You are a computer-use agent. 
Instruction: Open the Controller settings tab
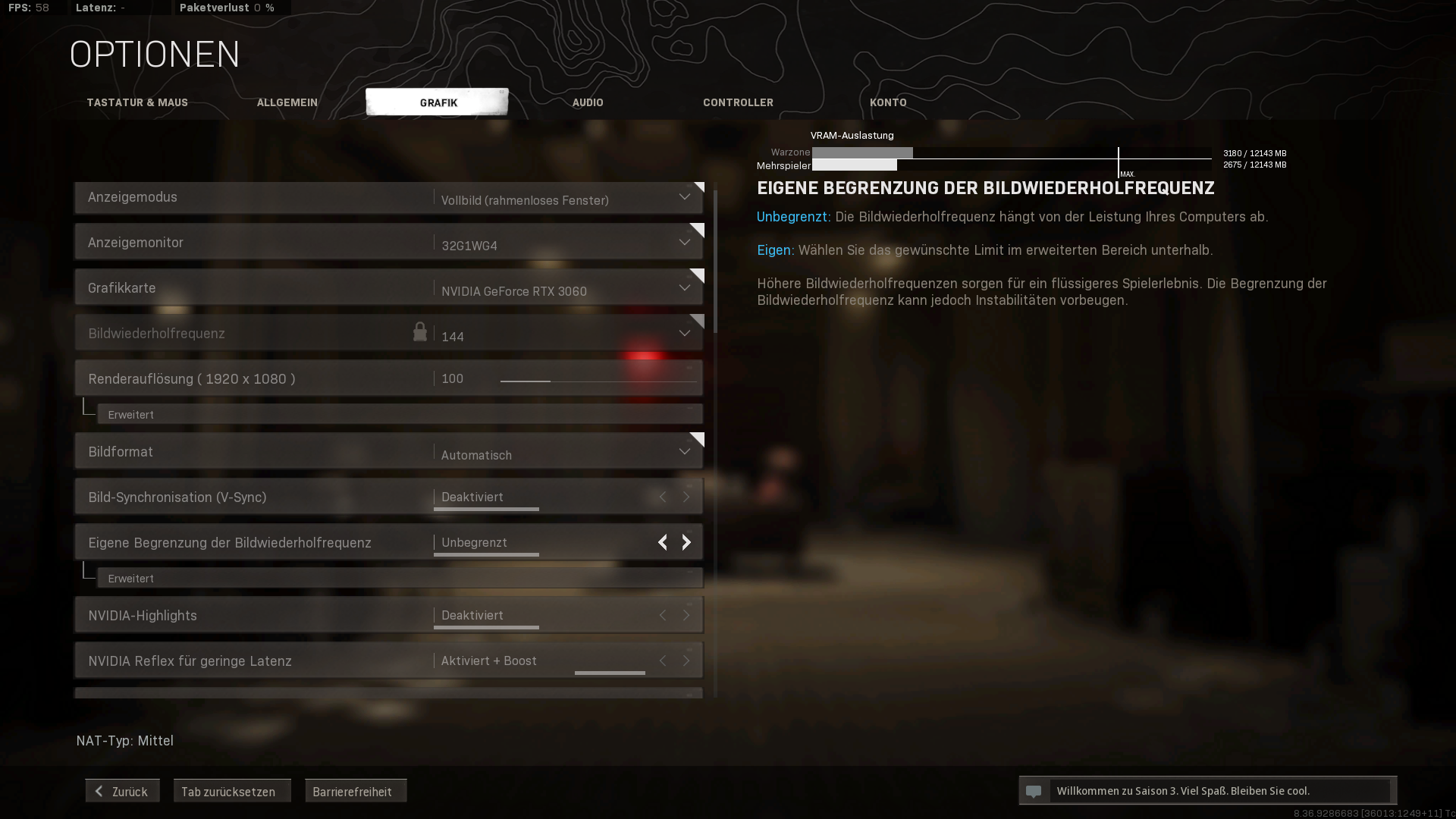(x=738, y=102)
